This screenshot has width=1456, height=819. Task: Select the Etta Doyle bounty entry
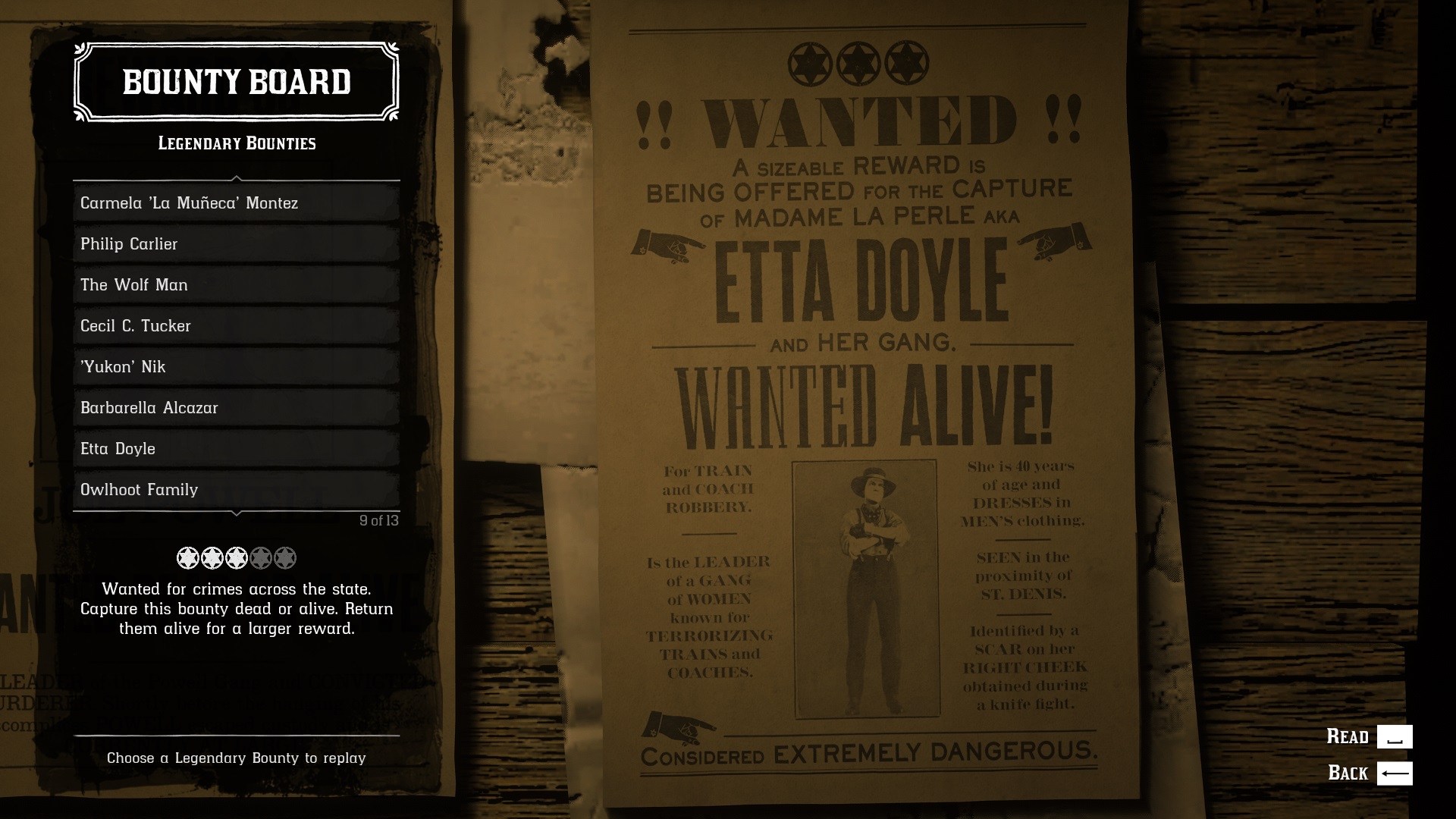pos(235,448)
